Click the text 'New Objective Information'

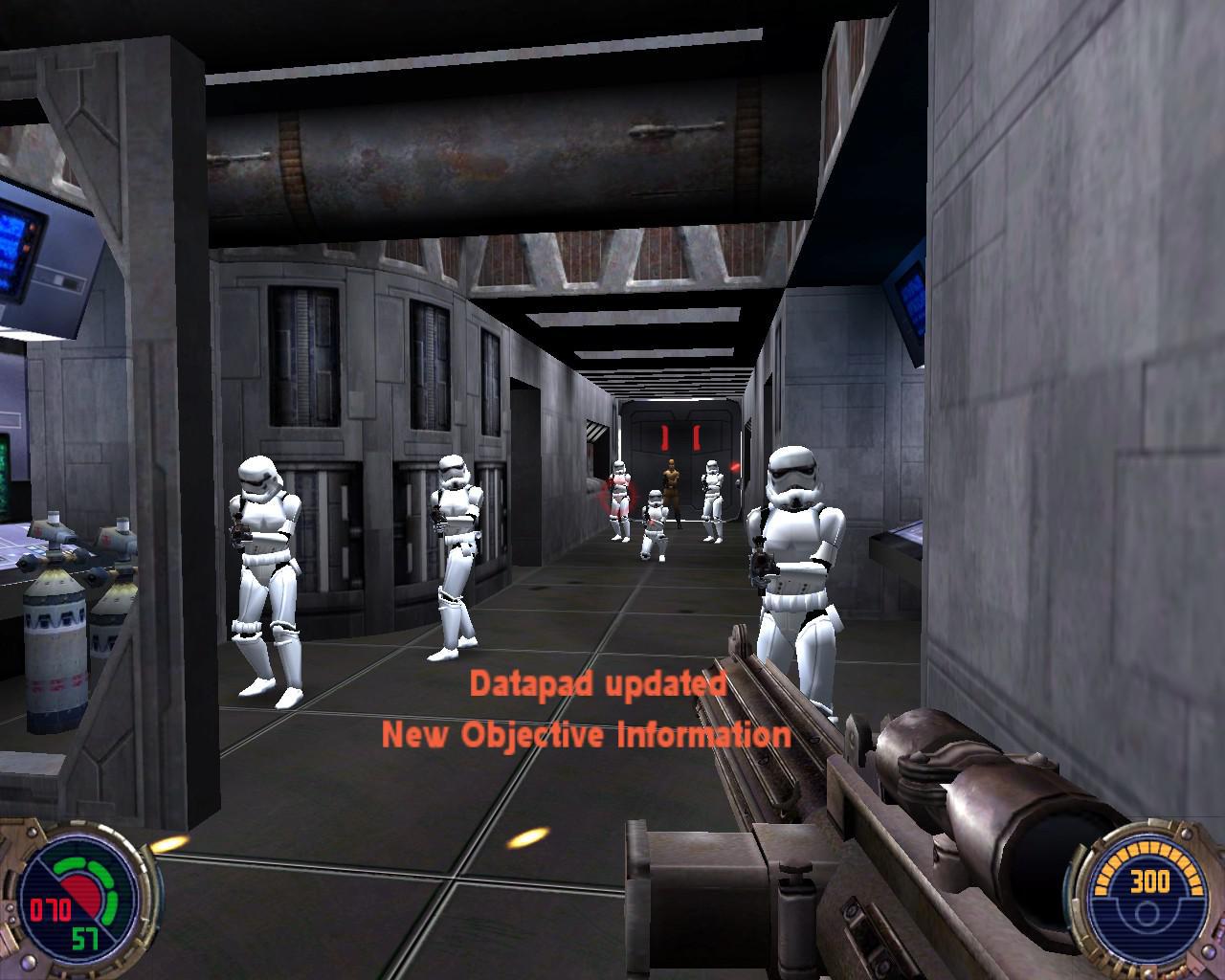[587, 735]
